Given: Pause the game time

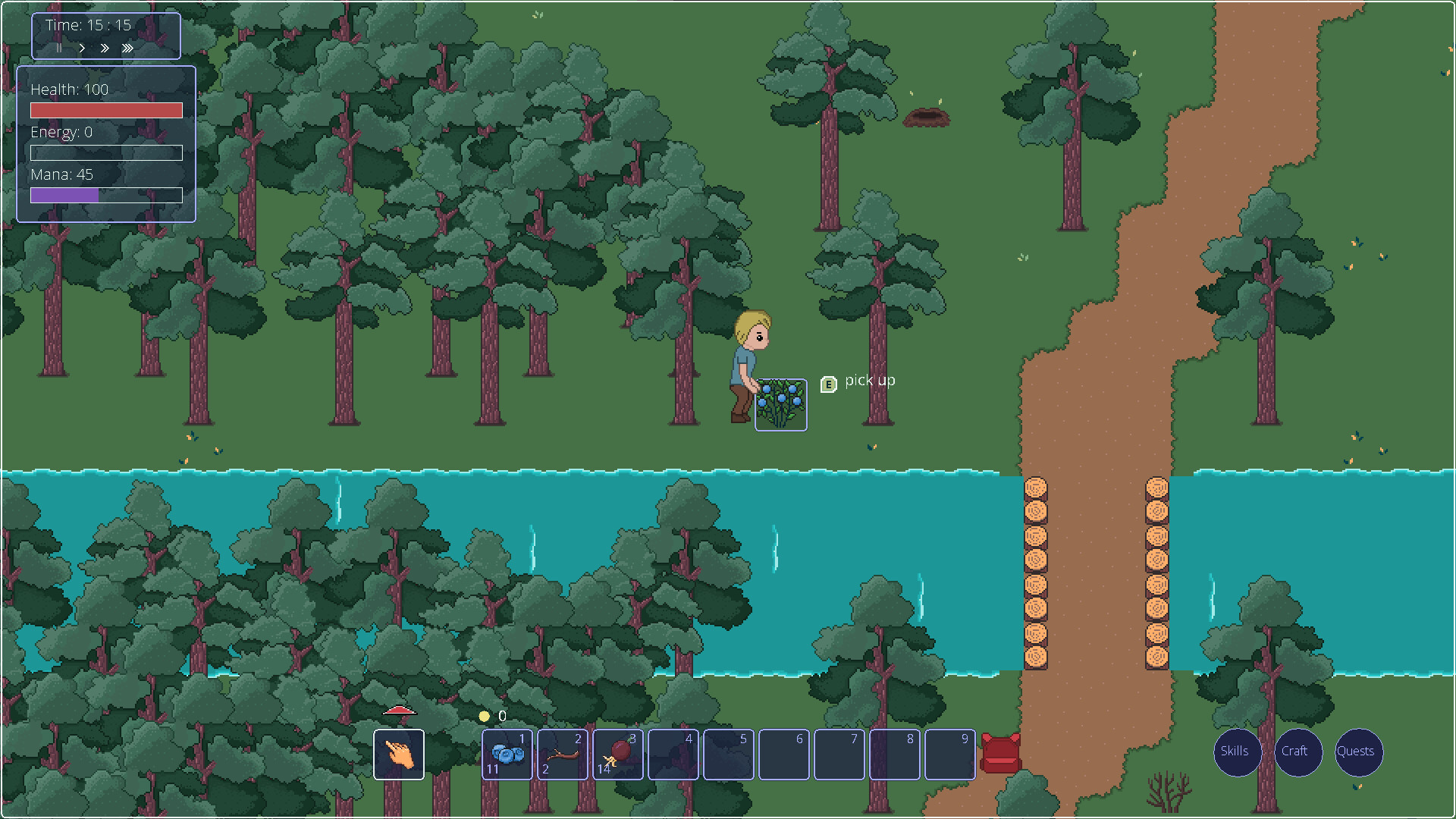Looking at the screenshot, I should tap(59, 48).
